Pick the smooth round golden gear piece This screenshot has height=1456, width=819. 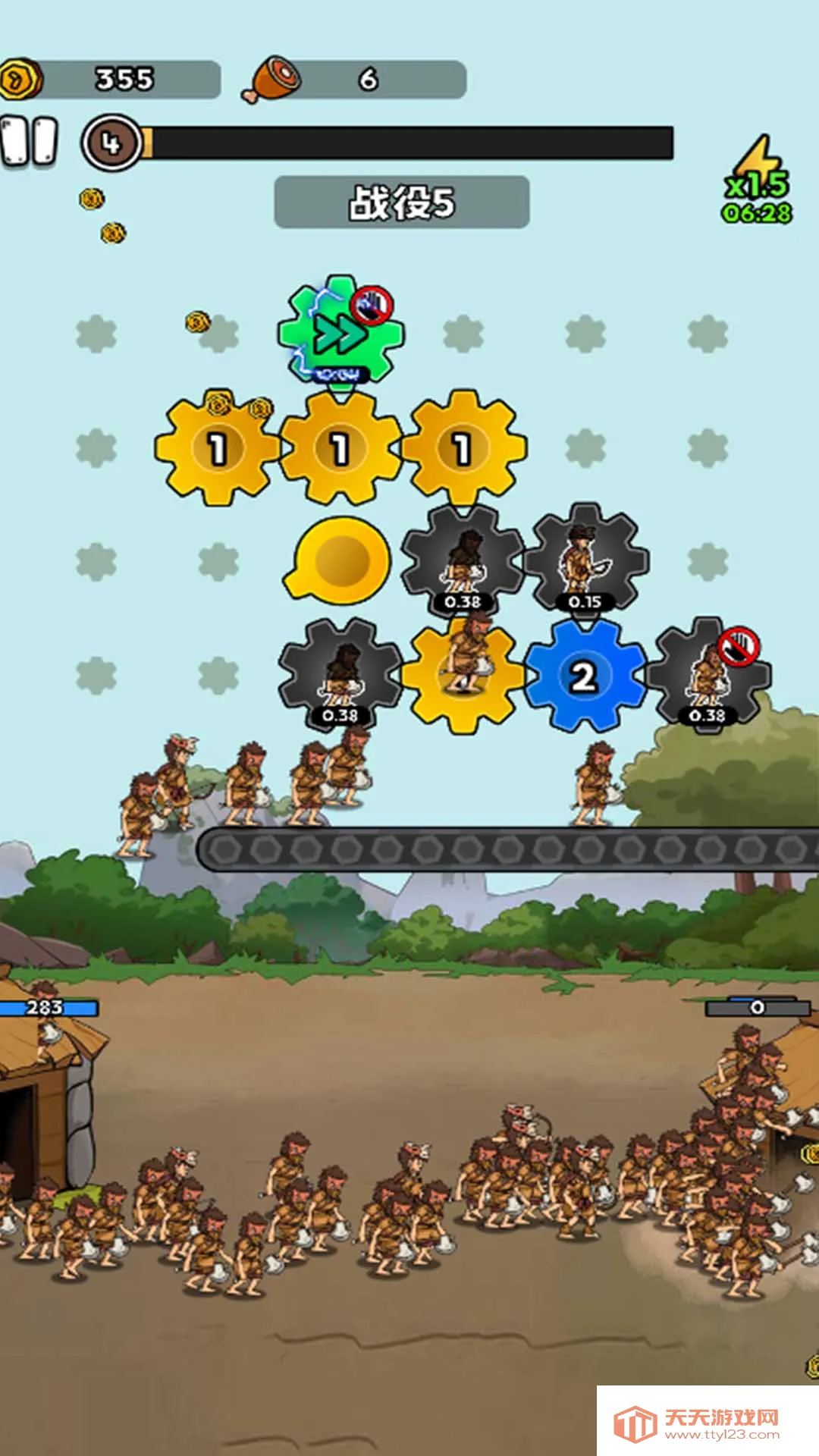339,559
